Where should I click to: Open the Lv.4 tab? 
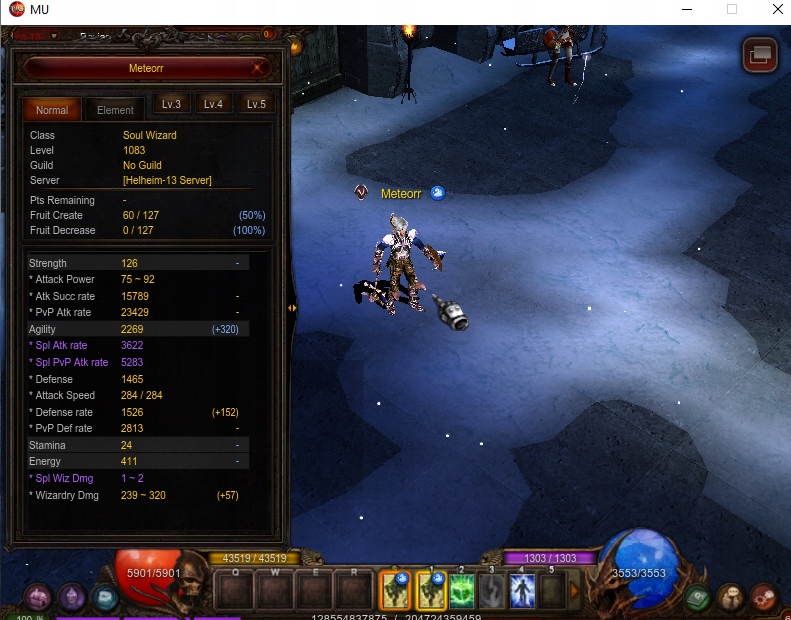point(213,104)
